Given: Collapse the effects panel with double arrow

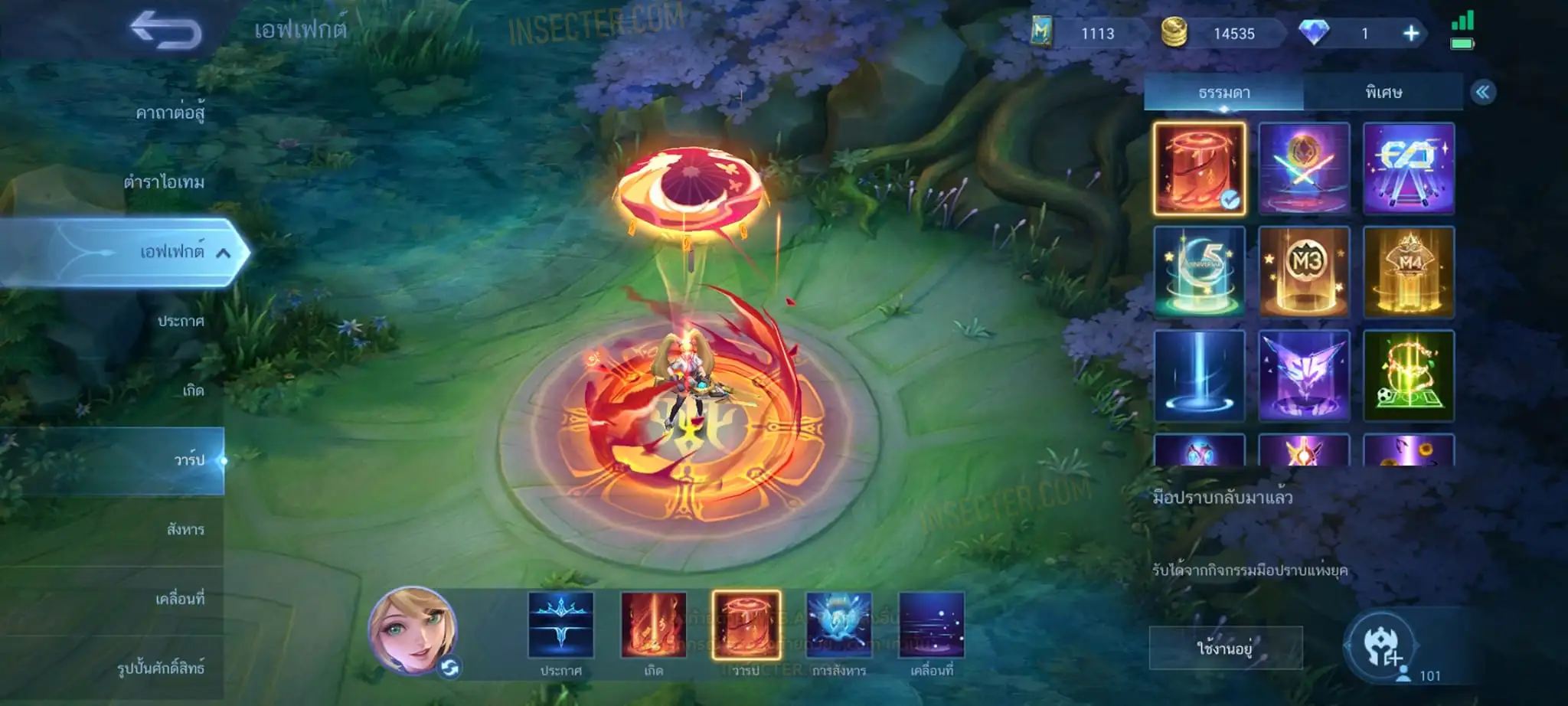Looking at the screenshot, I should click(x=1482, y=93).
